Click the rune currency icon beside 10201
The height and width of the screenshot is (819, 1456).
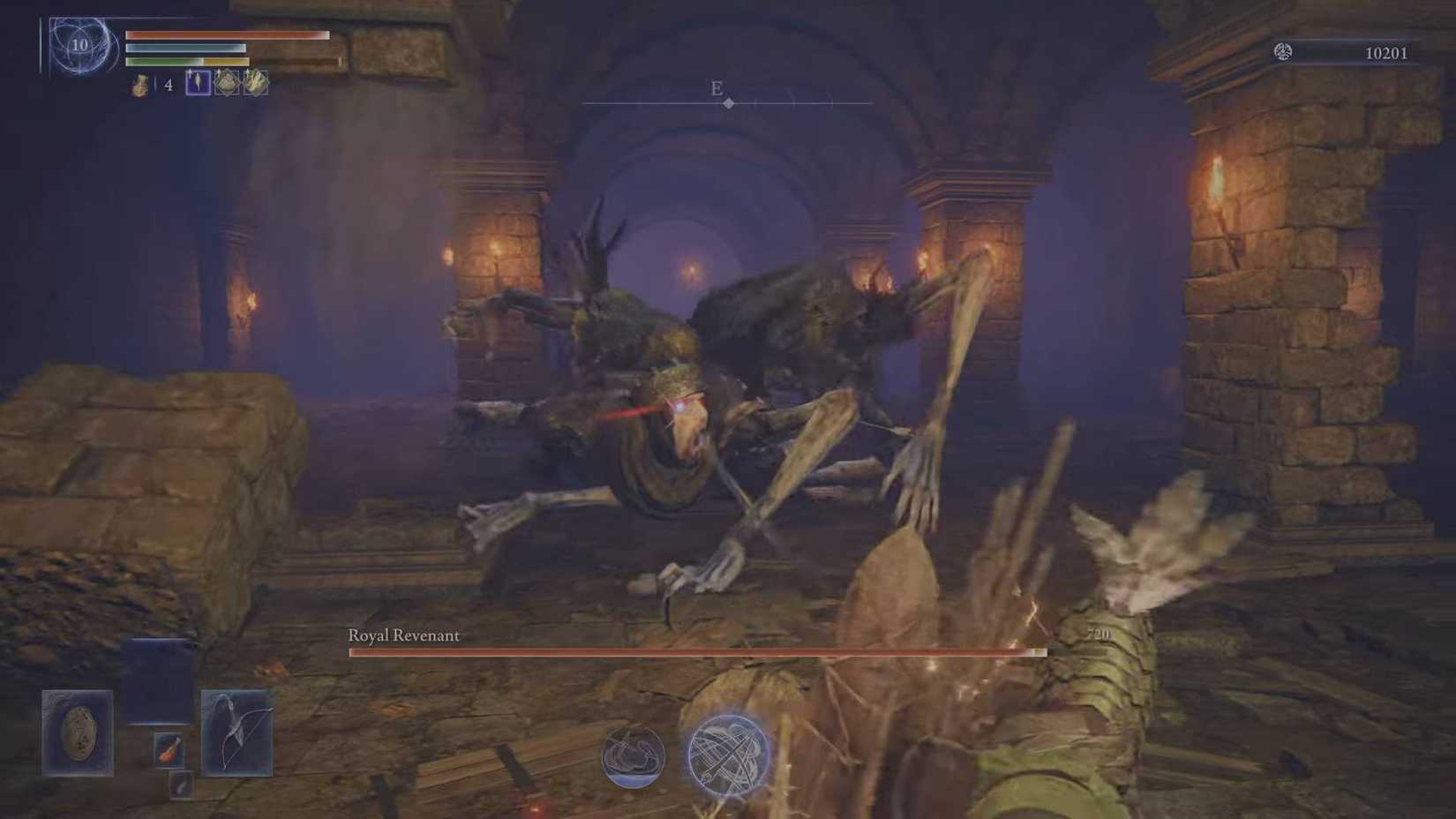coord(1284,53)
